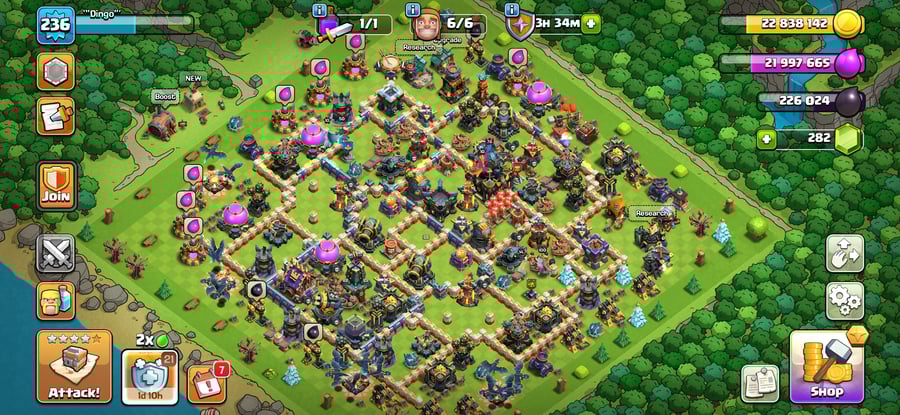Buy gems with the green plus
The image size is (900, 415).
(x=767, y=137)
